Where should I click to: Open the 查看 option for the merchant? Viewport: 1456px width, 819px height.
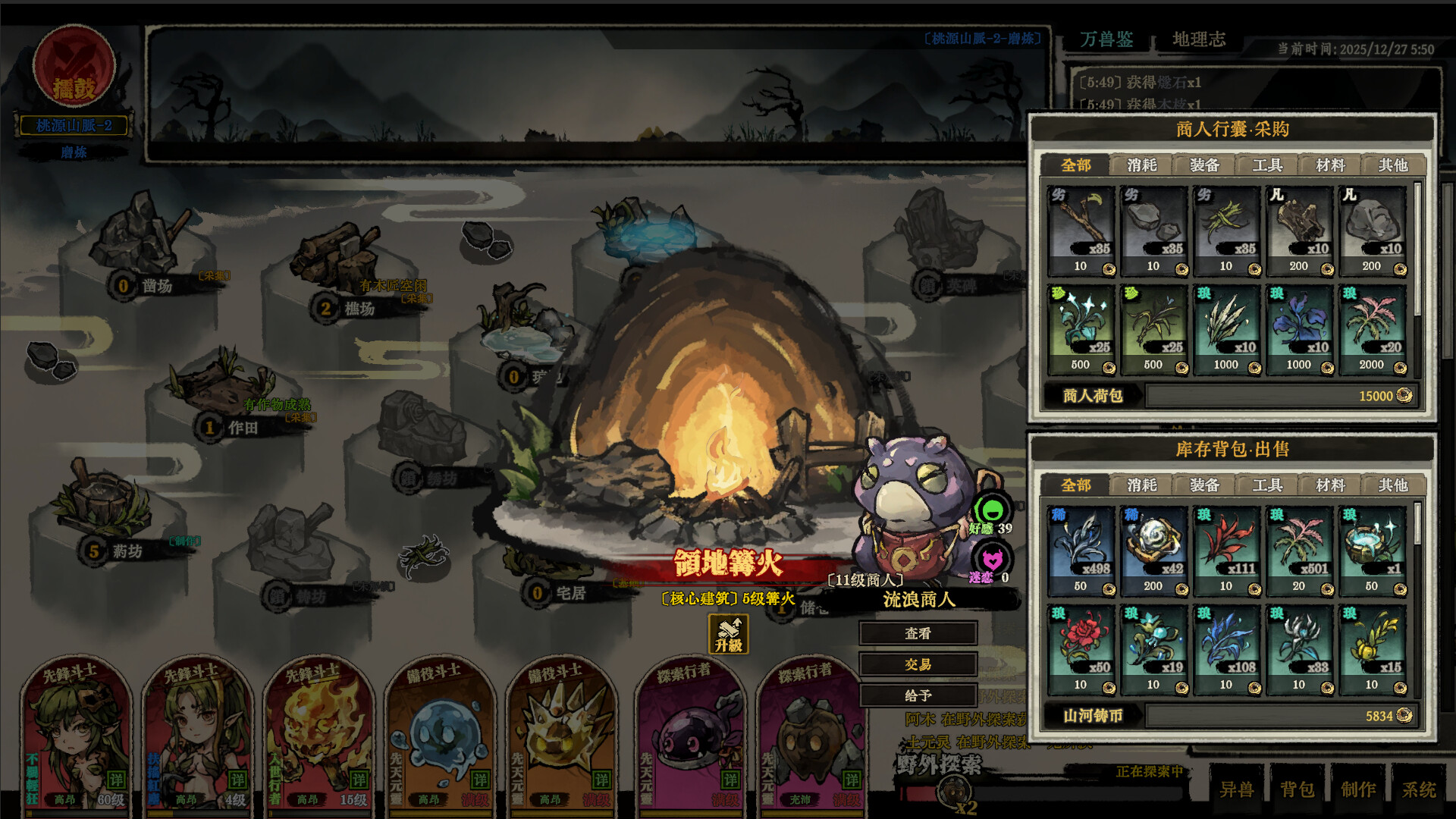coord(918,633)
